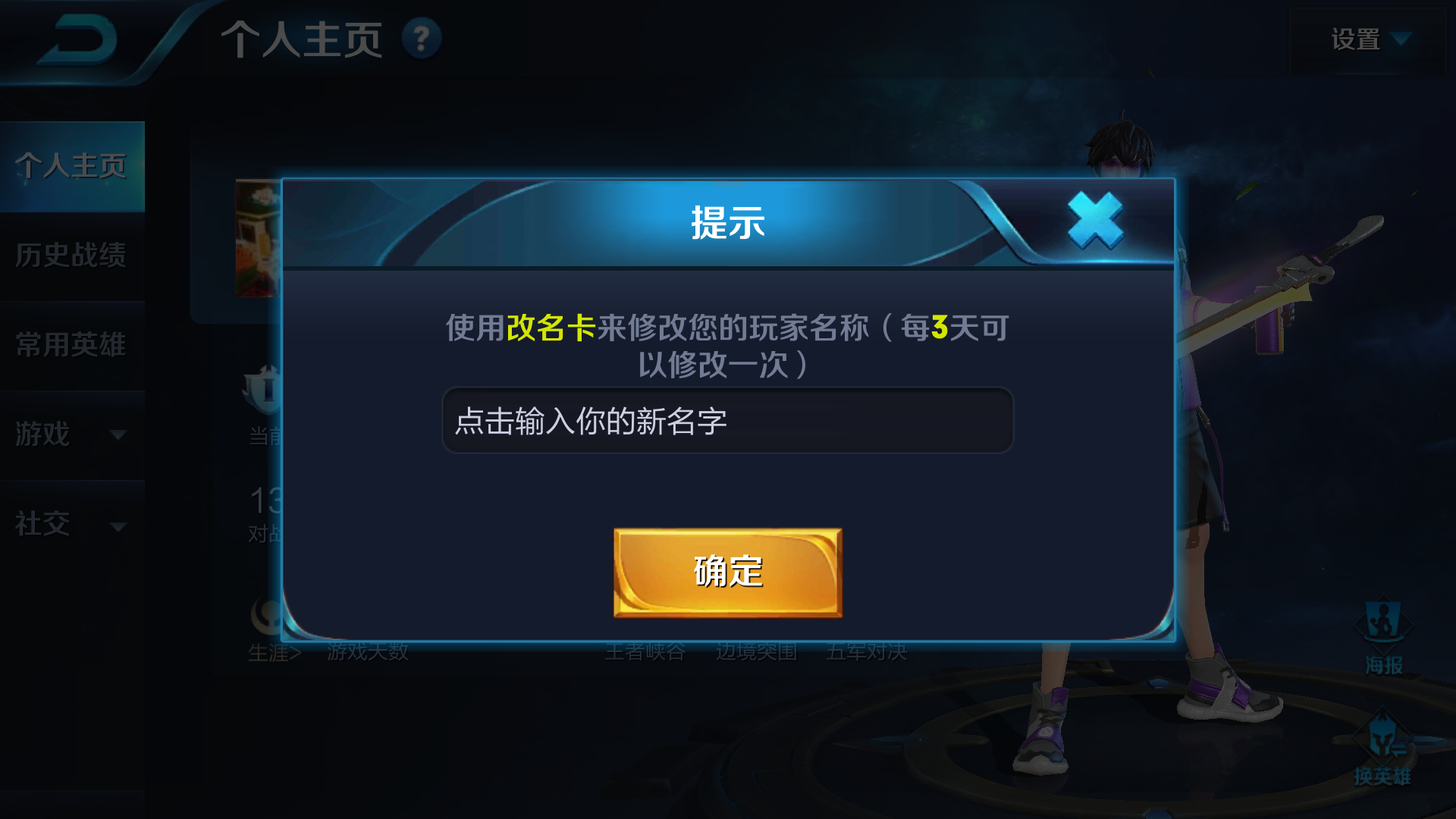The width and height of the screenshot is (1456, 819).
Task: Click the circular icon beside 生涯
Action: [x=265, y=617]
